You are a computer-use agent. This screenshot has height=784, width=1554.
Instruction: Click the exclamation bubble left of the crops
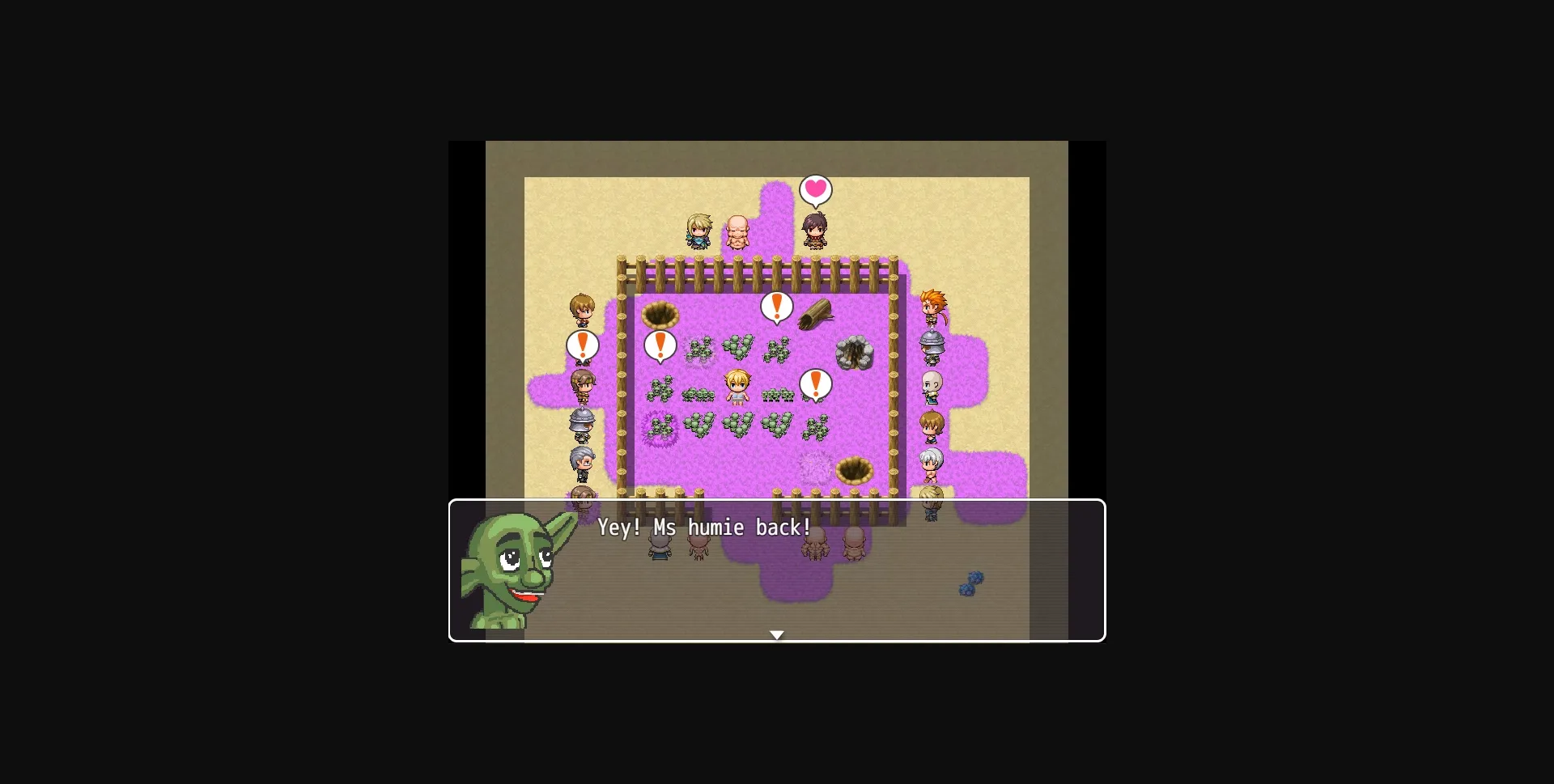point(659,346)
